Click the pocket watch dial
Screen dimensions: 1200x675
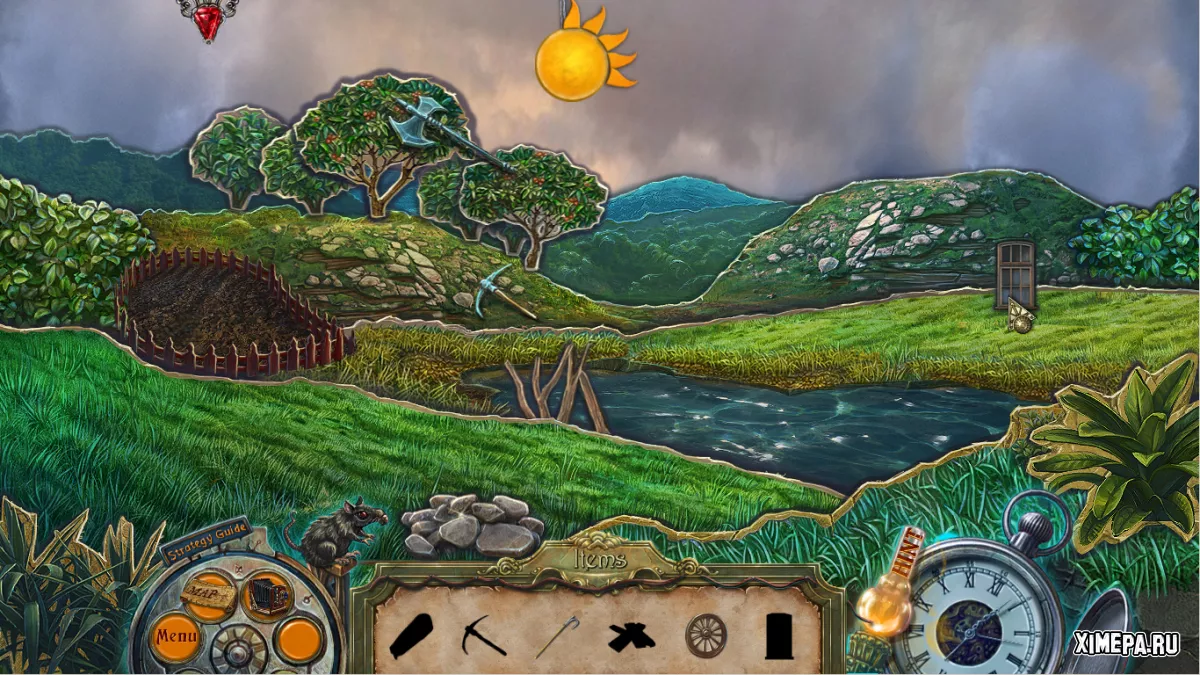(973, 611)
